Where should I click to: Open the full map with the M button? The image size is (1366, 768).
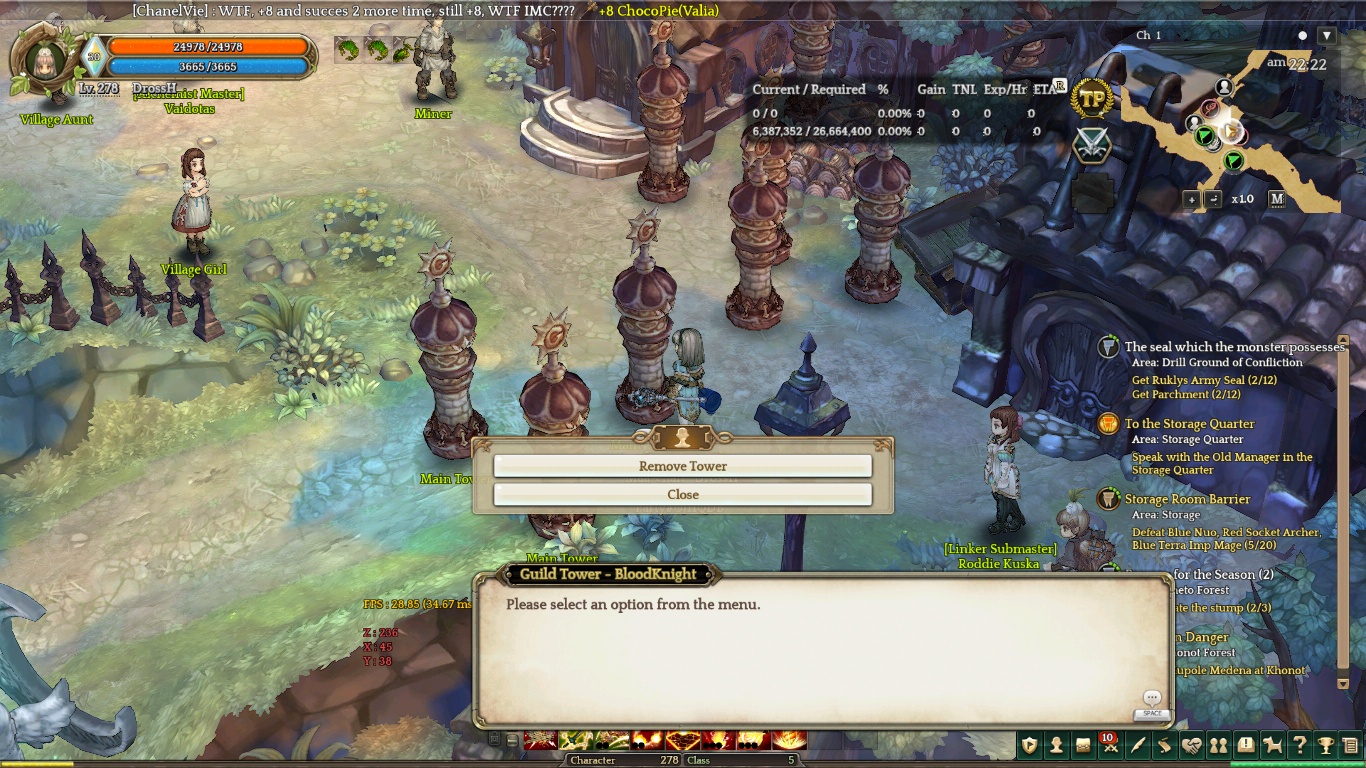point(1277,199)
